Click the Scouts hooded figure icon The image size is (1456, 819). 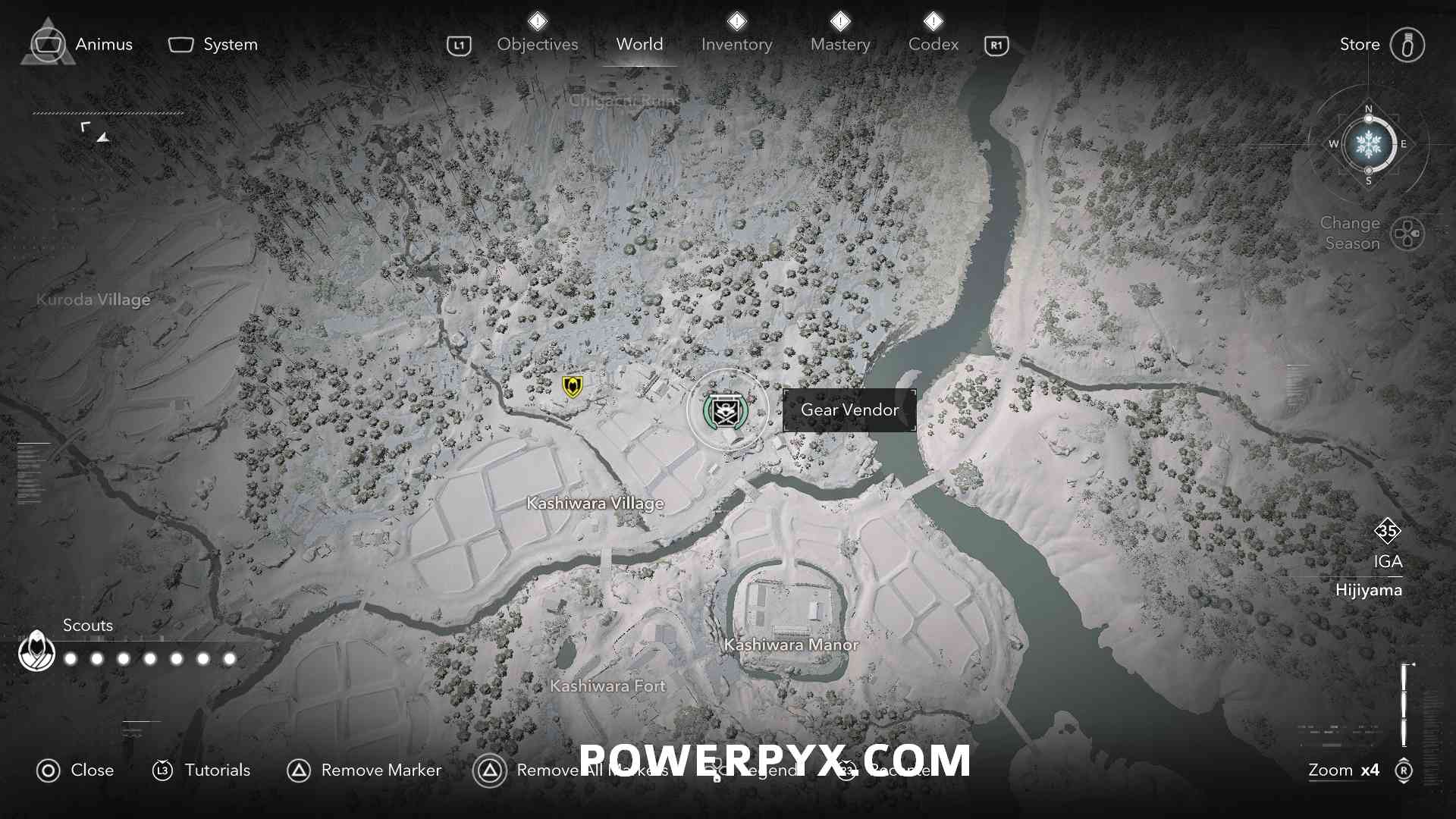tap(36, 651)
